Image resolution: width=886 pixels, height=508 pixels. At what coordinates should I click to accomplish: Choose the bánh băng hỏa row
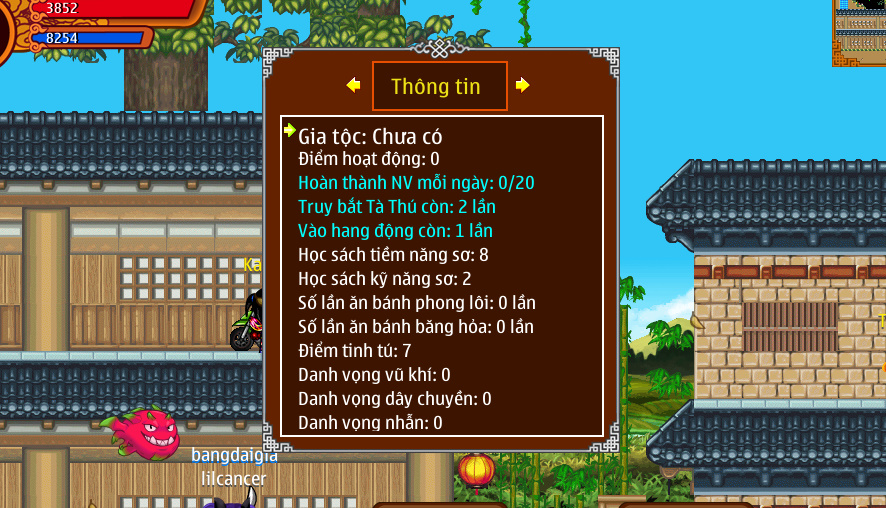[416, 327]
